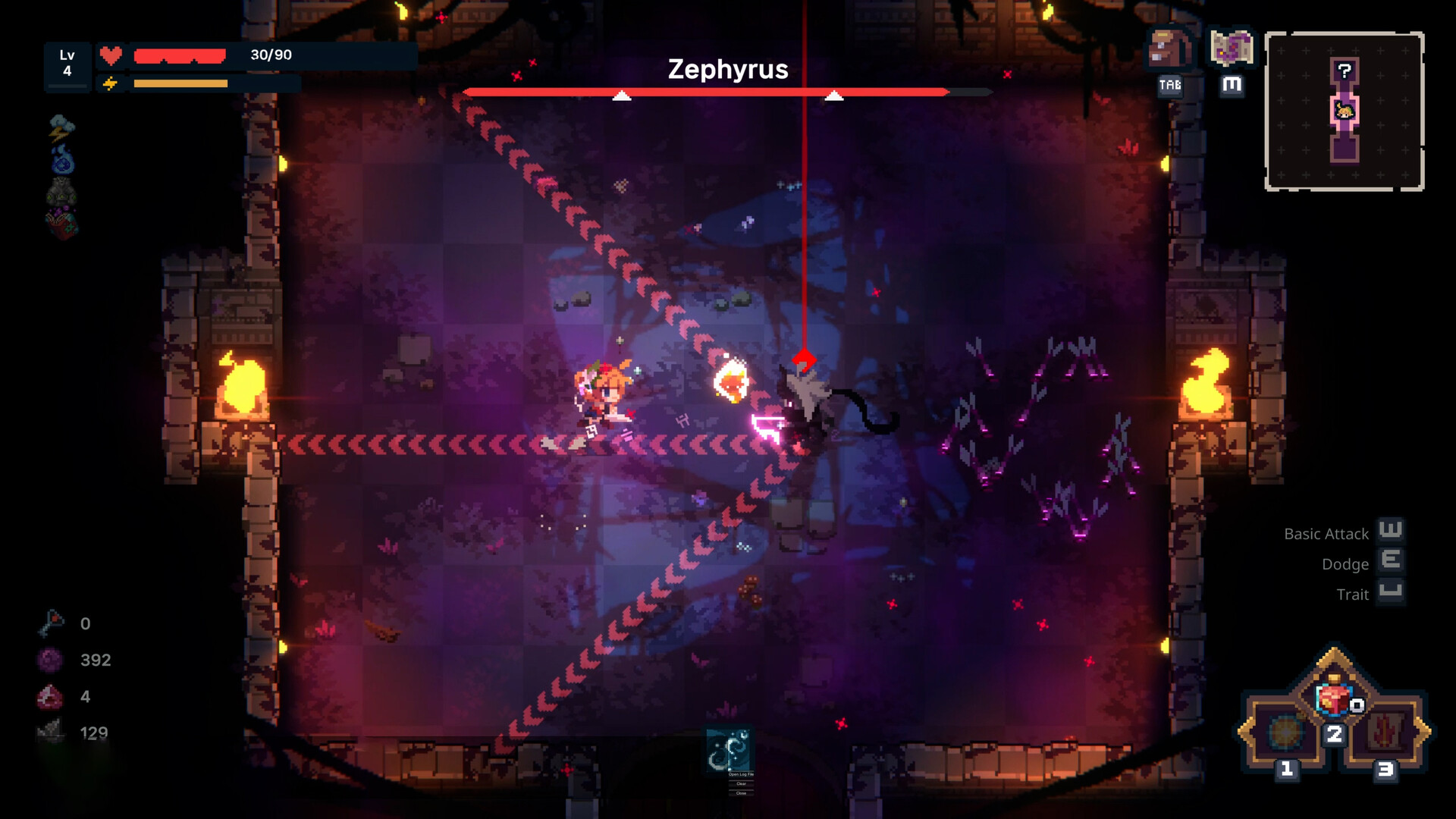Click the pink soul currency icon

pos(50,660)
